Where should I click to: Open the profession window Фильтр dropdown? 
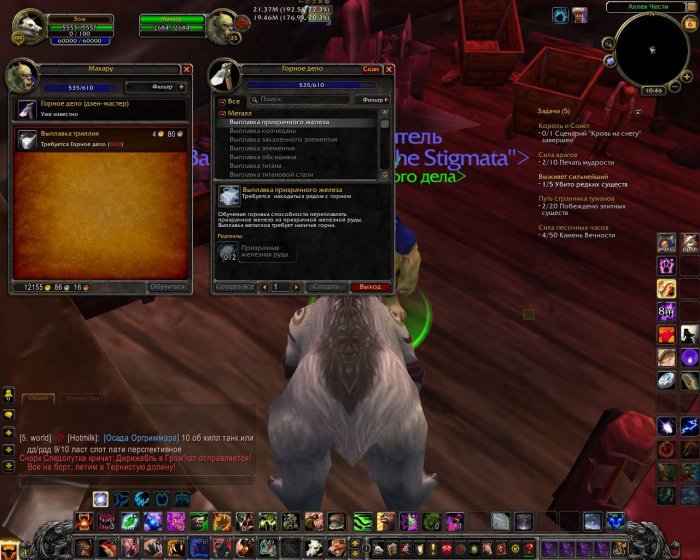click(373, 100)
